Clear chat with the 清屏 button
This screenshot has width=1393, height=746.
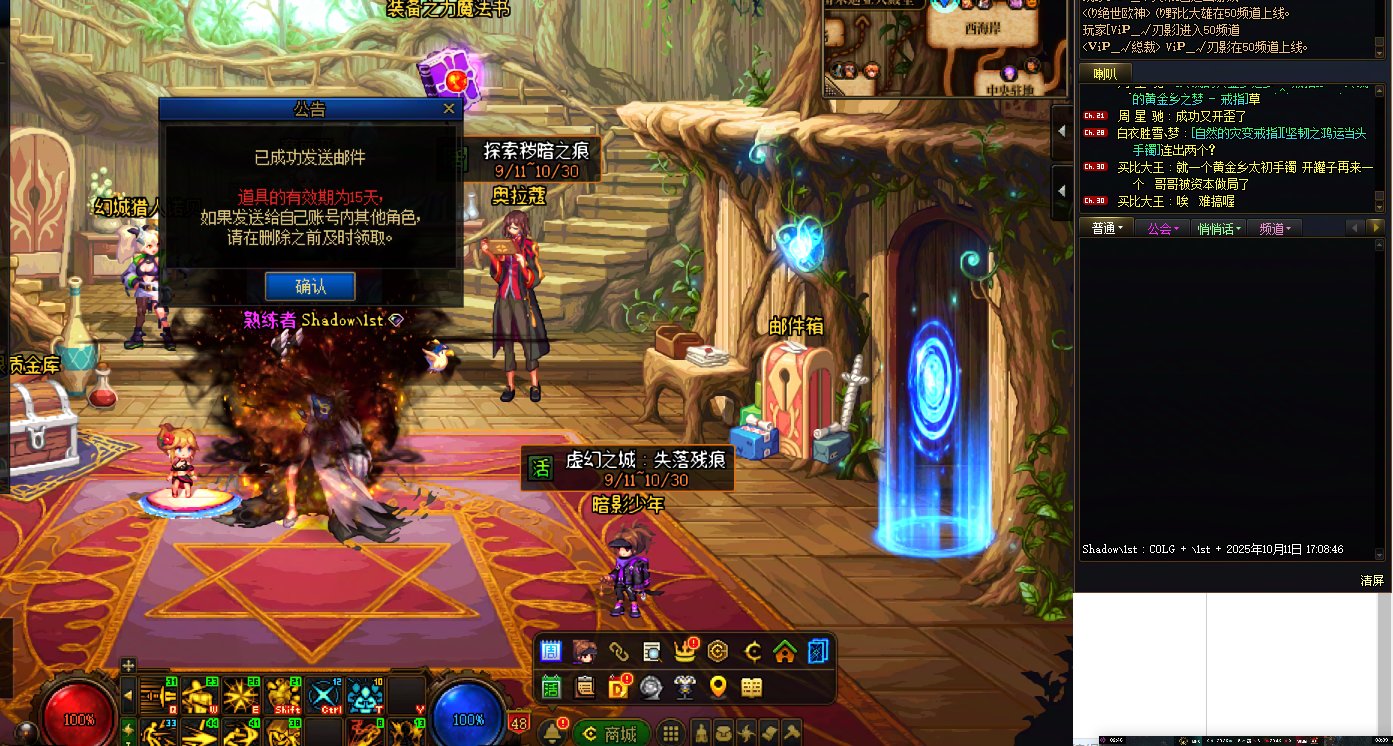[1372, 580]
